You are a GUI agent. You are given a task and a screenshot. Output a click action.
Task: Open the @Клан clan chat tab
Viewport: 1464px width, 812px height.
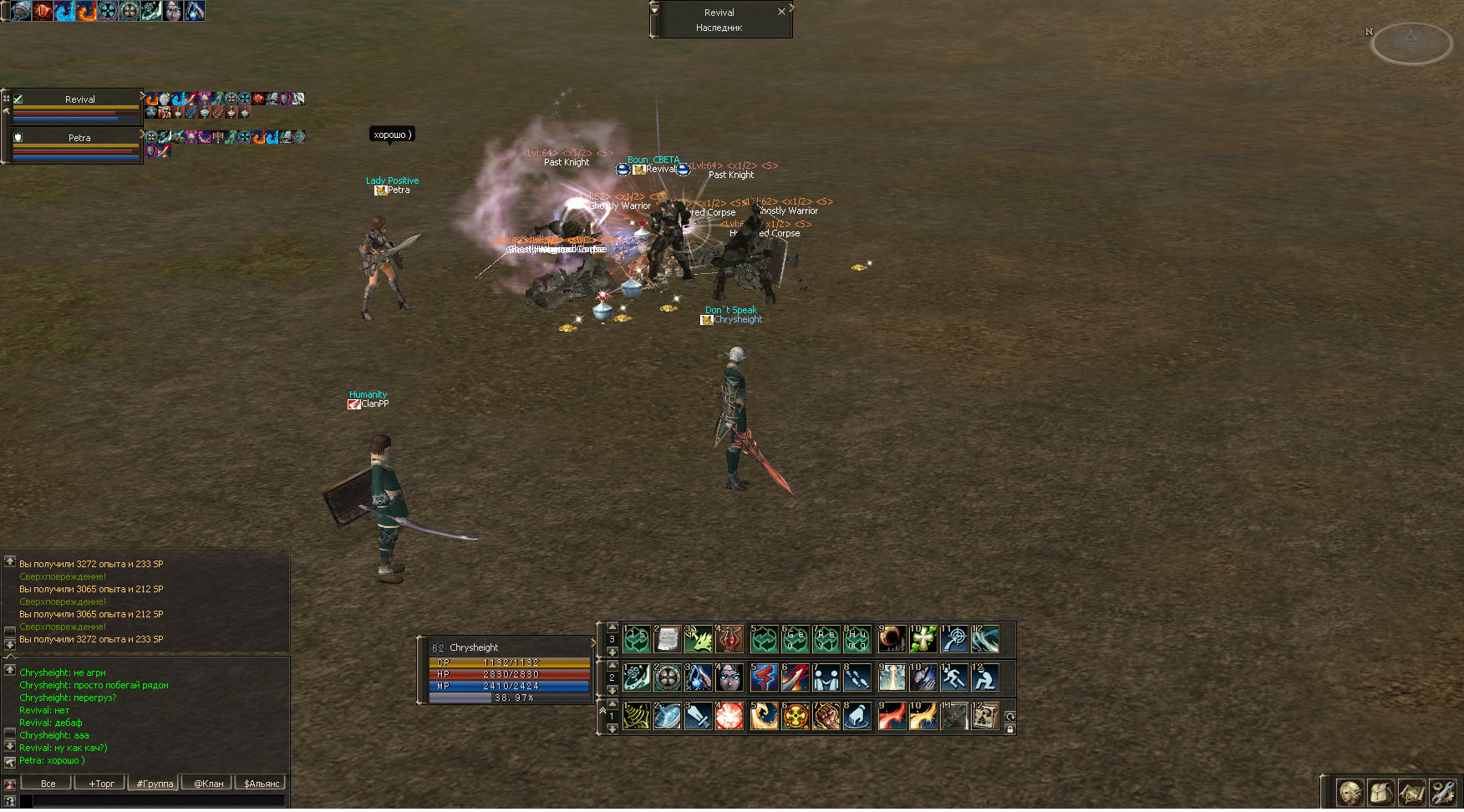coord(208,784)
